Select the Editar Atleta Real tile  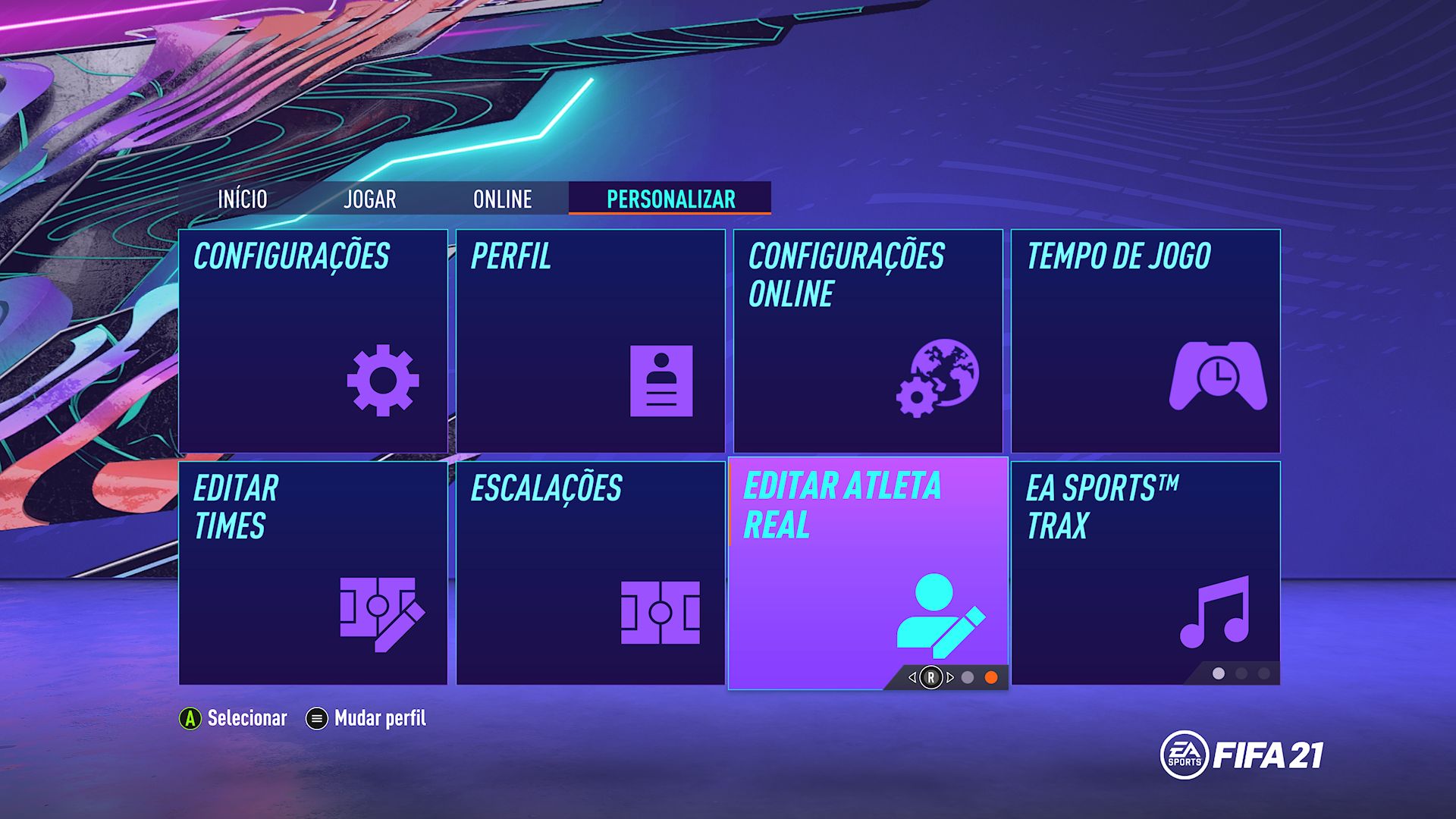[868, 573]
